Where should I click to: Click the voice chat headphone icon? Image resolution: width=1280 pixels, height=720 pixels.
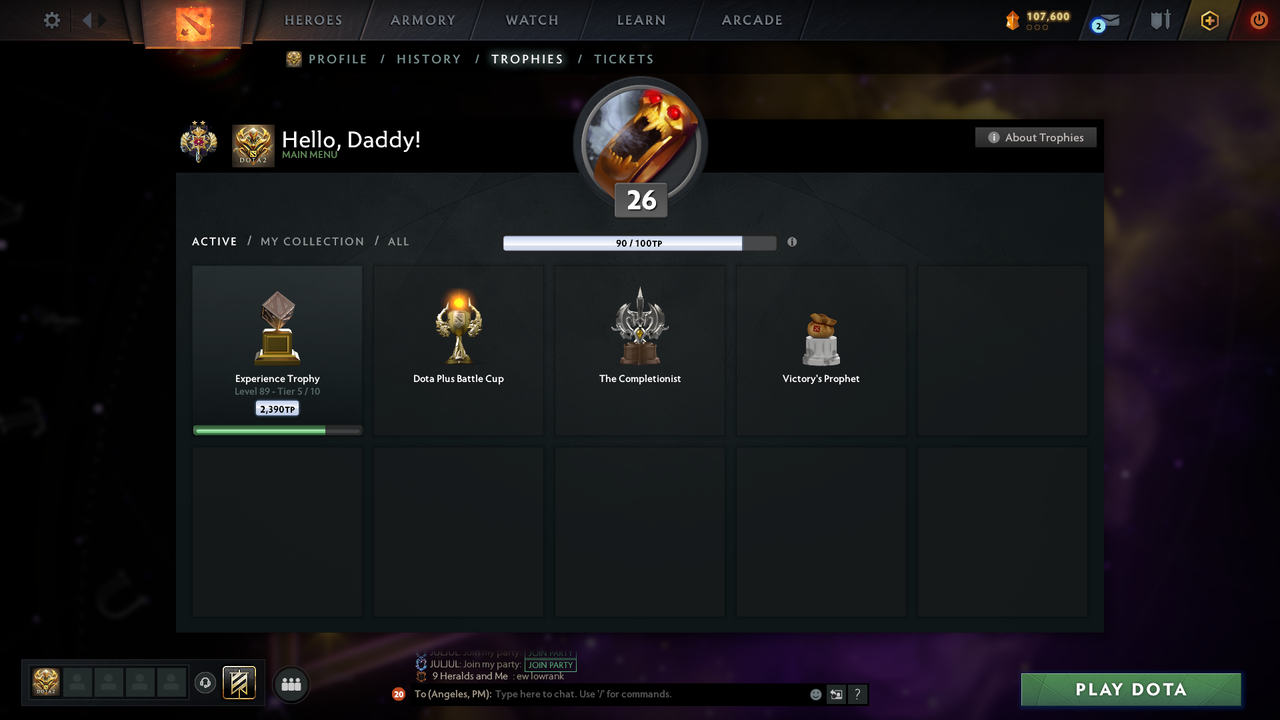click(207, 683)
